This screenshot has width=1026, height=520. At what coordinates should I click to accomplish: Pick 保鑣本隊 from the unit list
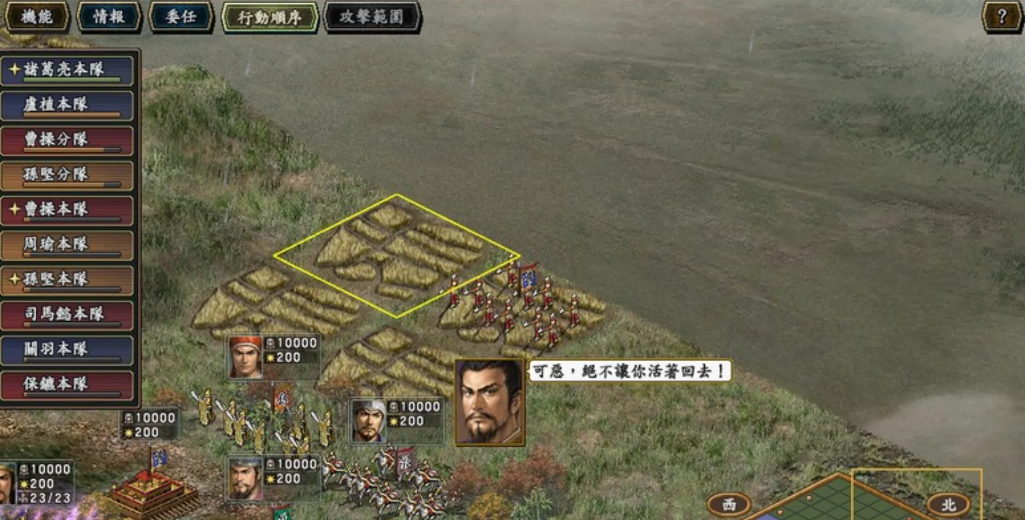[x=68, y=386]
